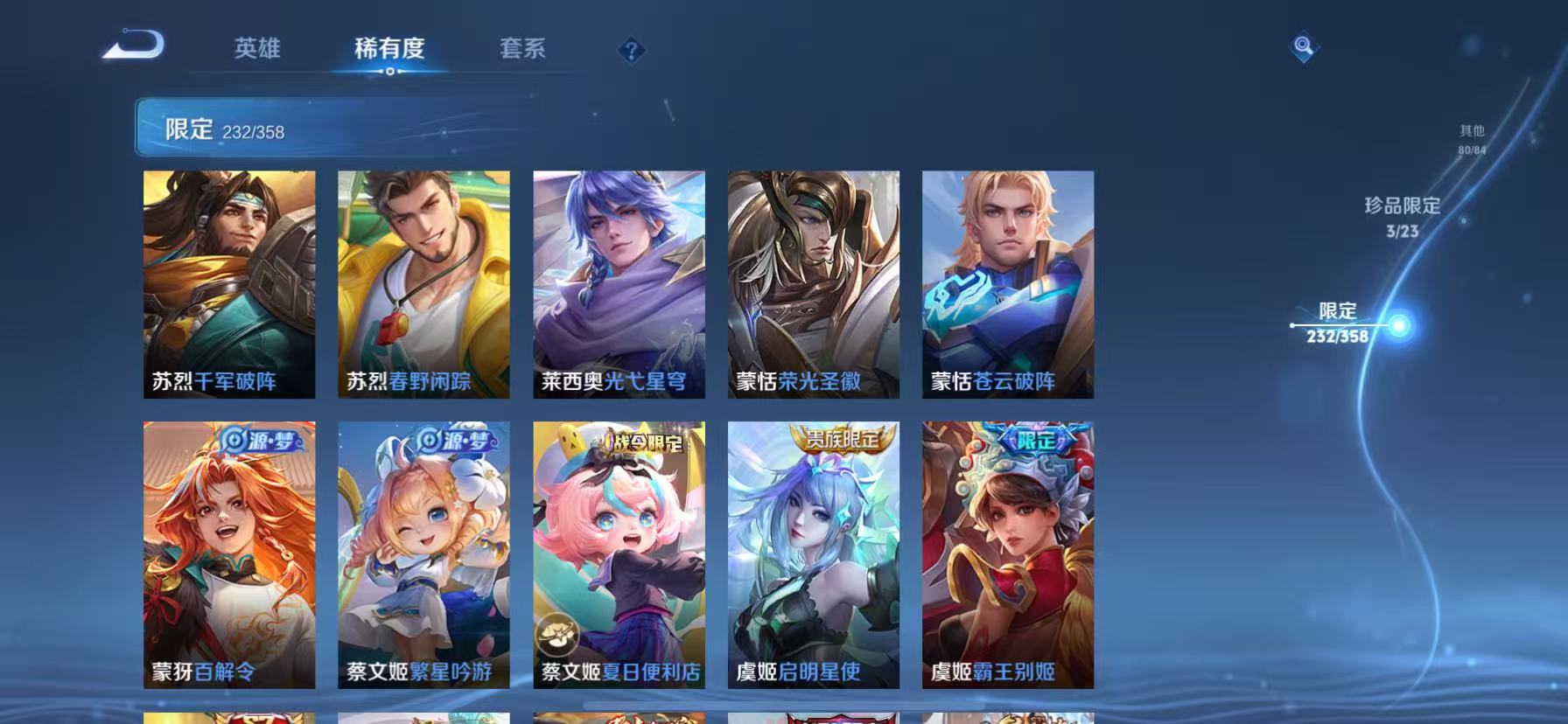Open the 限定 node on the right timeline

[x=1337, y=322]
